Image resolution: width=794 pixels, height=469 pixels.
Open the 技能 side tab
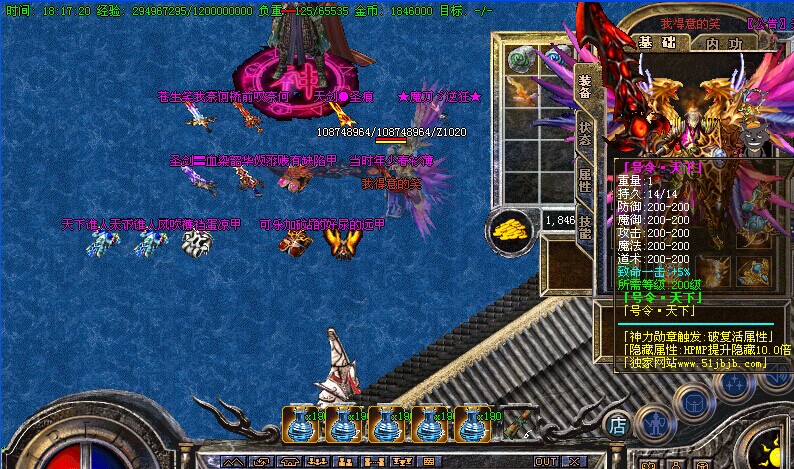pos(585,227)
